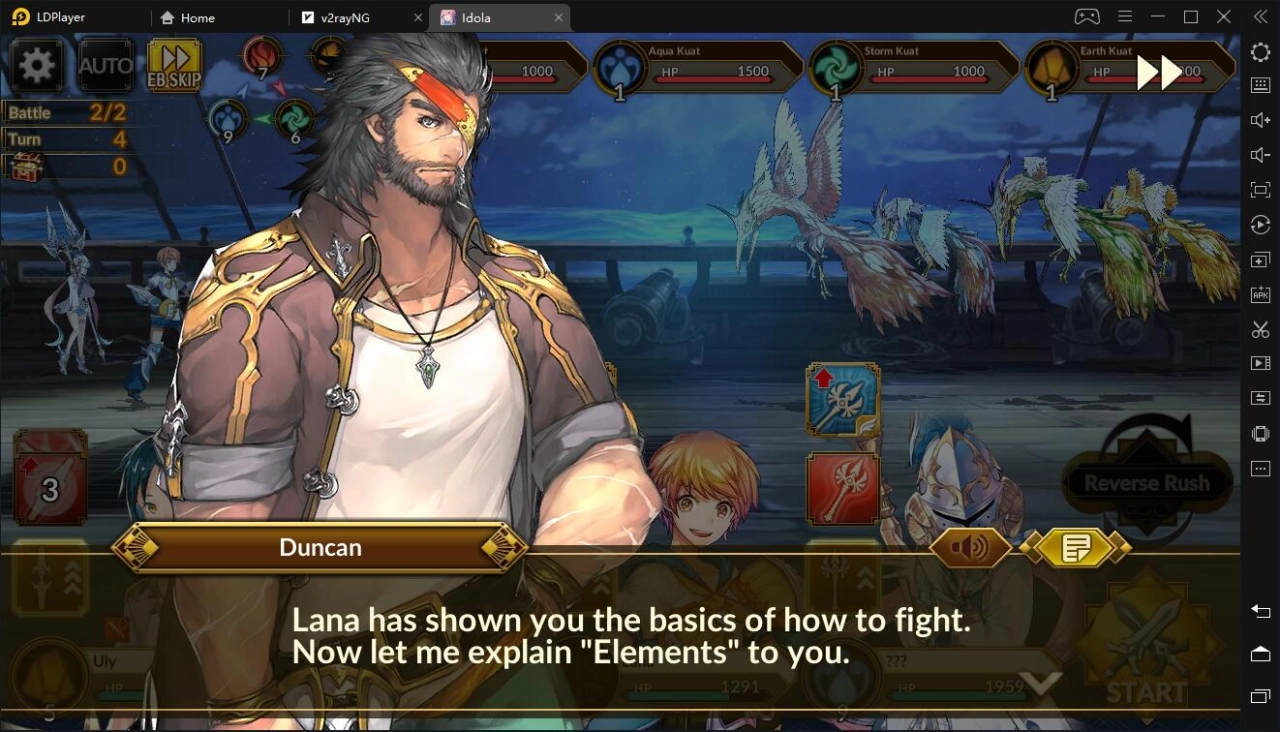Switch to the v2rayNG tab

click(356, 18)
